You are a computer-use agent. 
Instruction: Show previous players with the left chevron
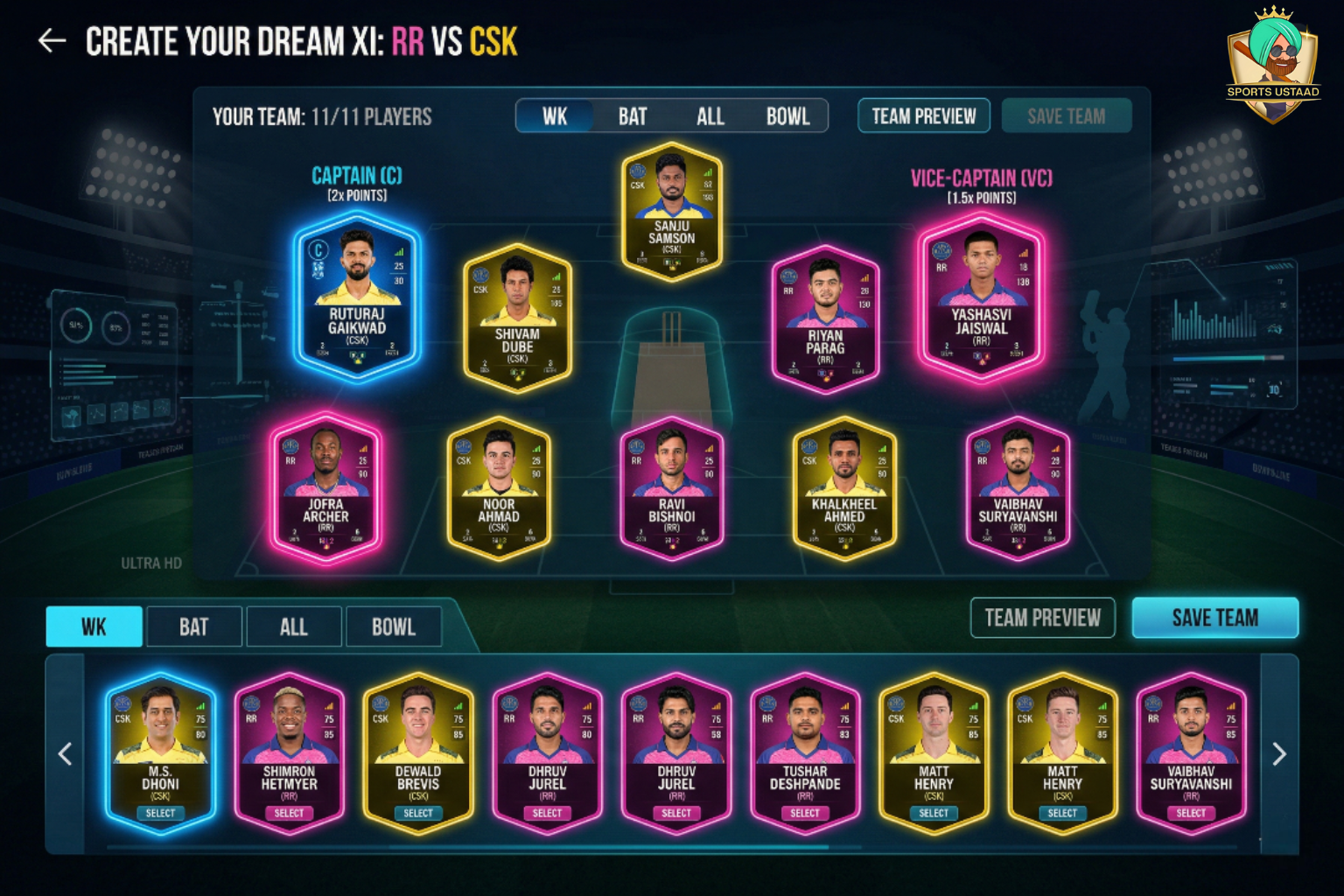tap(66, 754)
